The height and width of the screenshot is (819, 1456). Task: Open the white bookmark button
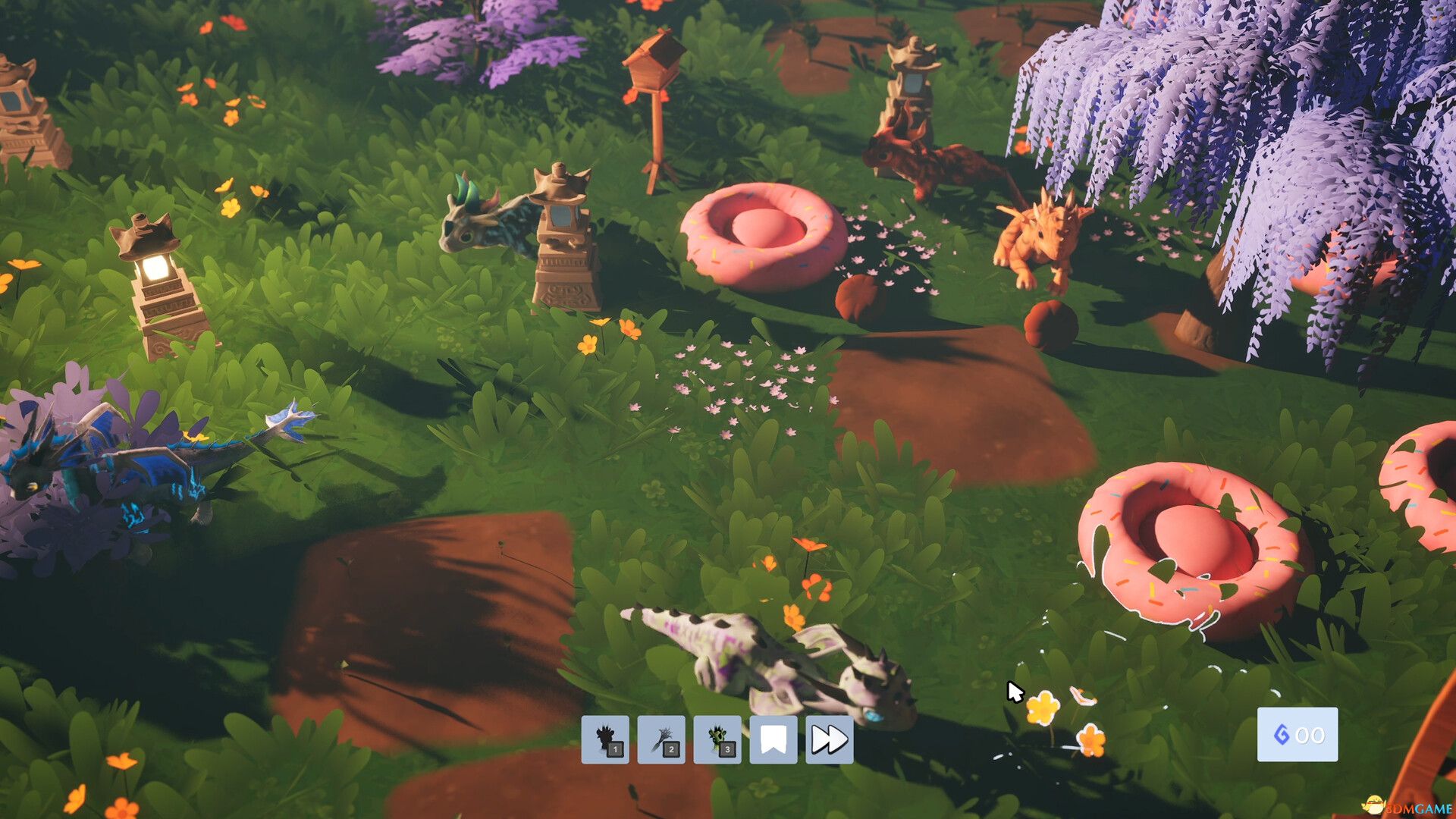[x=773, y=739]
